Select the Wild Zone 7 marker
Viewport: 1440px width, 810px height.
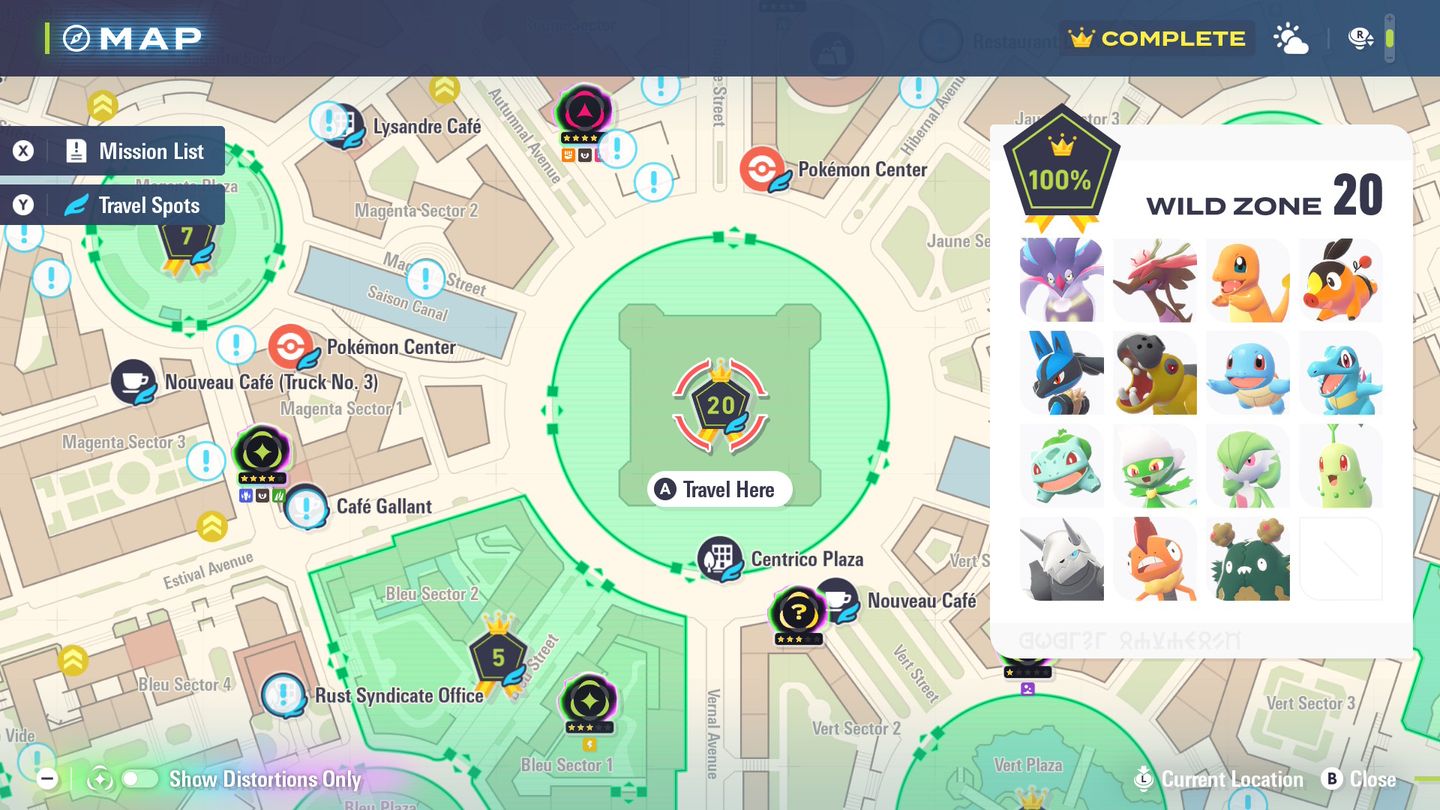click(x=186, y=238)
